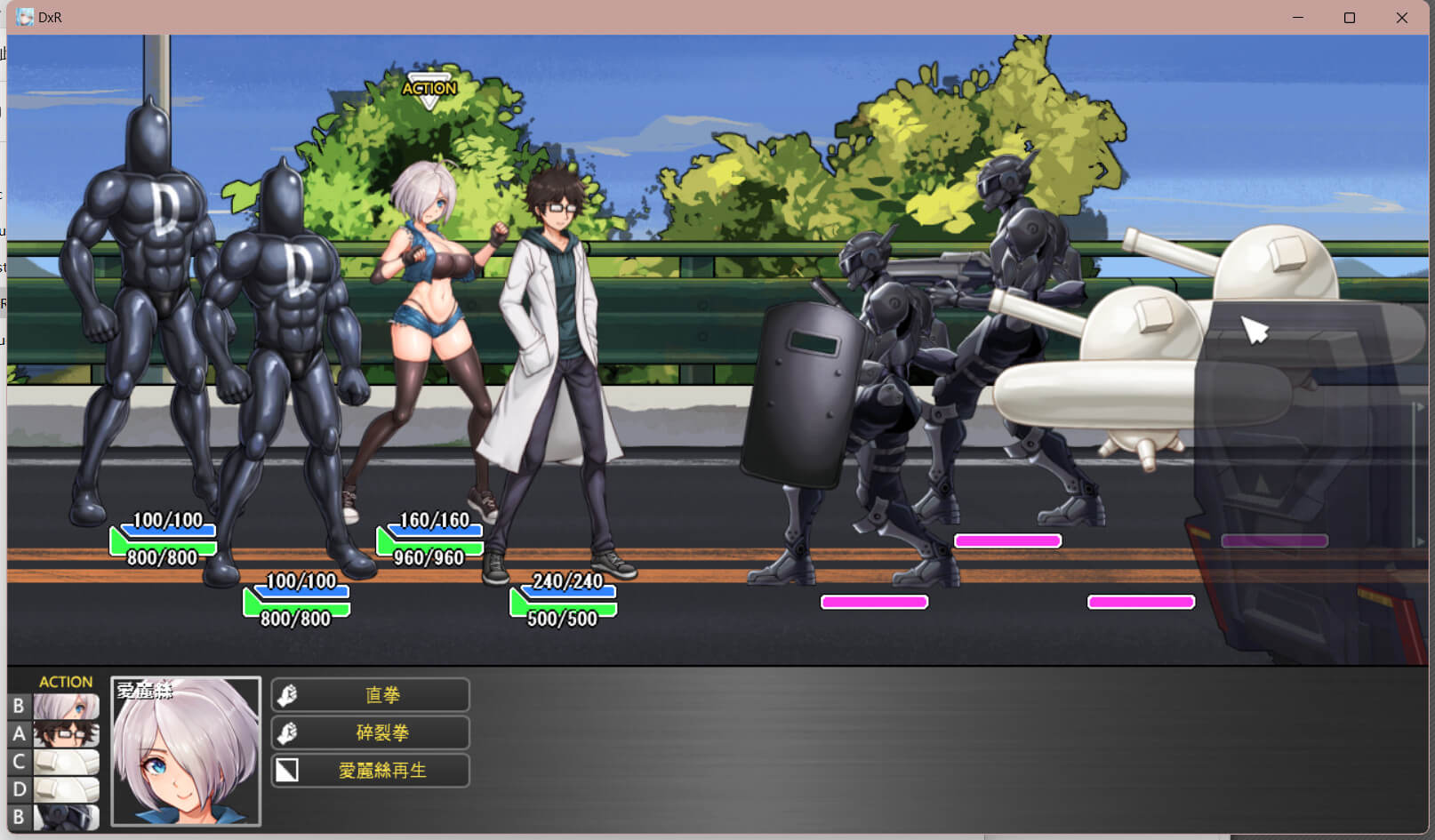Viewport: 1435px width, 840px height.
Task: Choose the turn order entry labeled C
Action: [66, 762]
